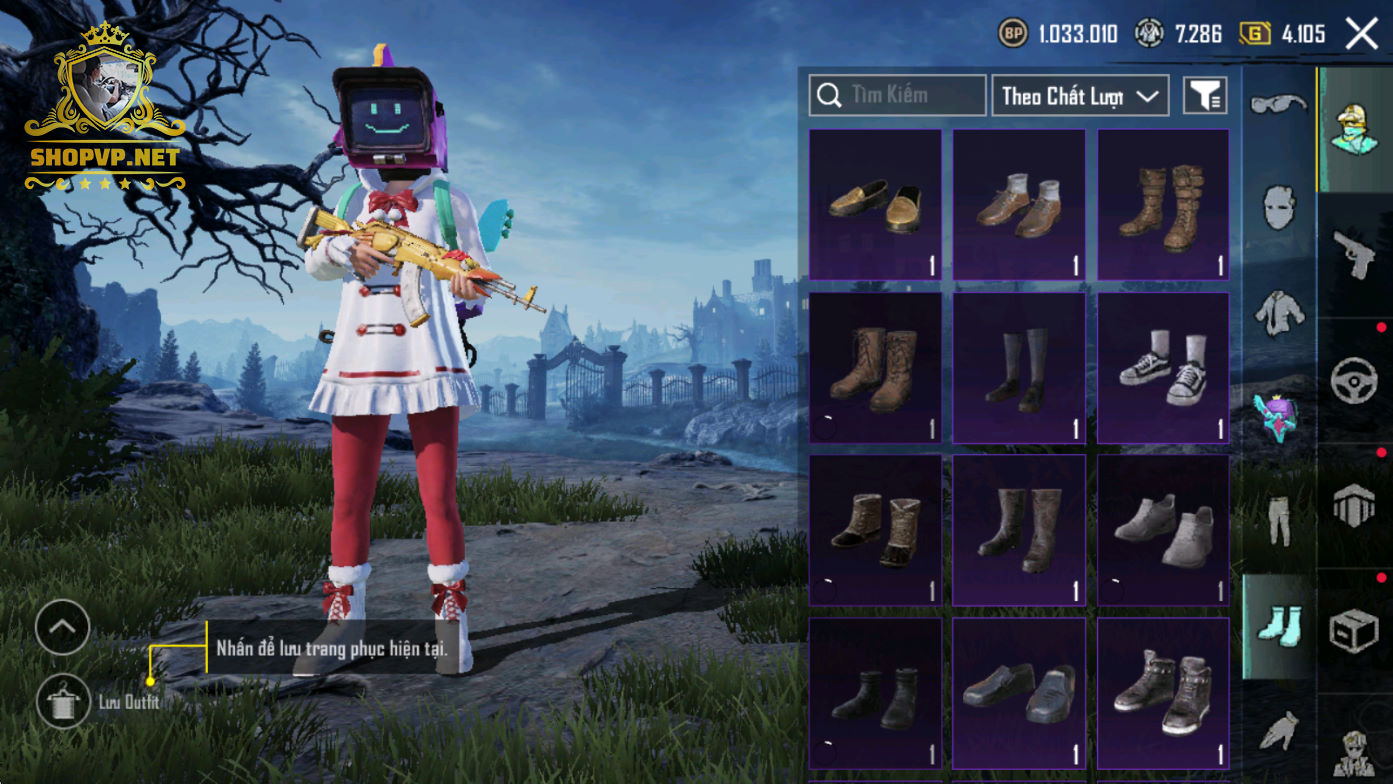The image size is (1393, 784).
Task: Save the current outfit with Lưu Outfit
Action: coord(64,701)
